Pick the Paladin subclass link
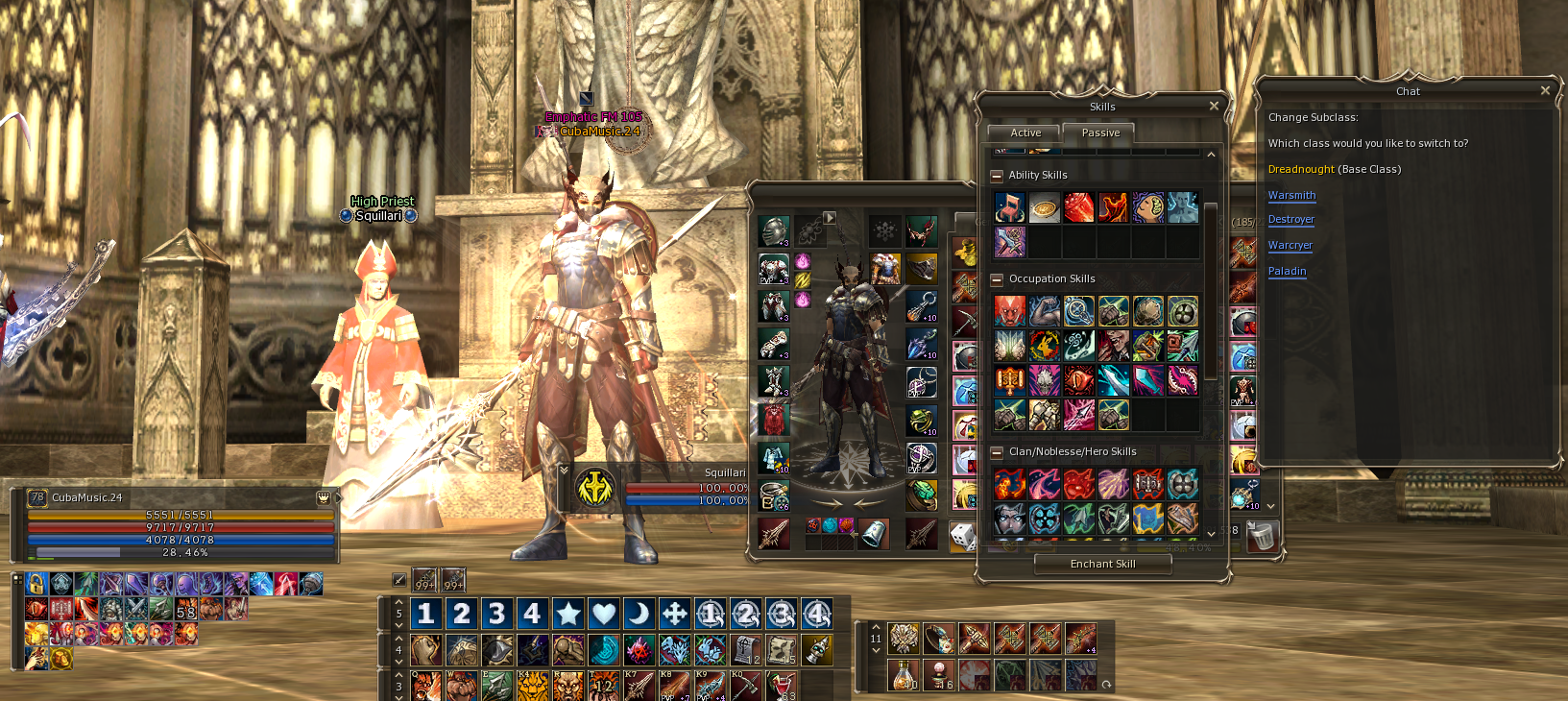The height and width of the screenshot is (701, 1568). pos(1287,271)
